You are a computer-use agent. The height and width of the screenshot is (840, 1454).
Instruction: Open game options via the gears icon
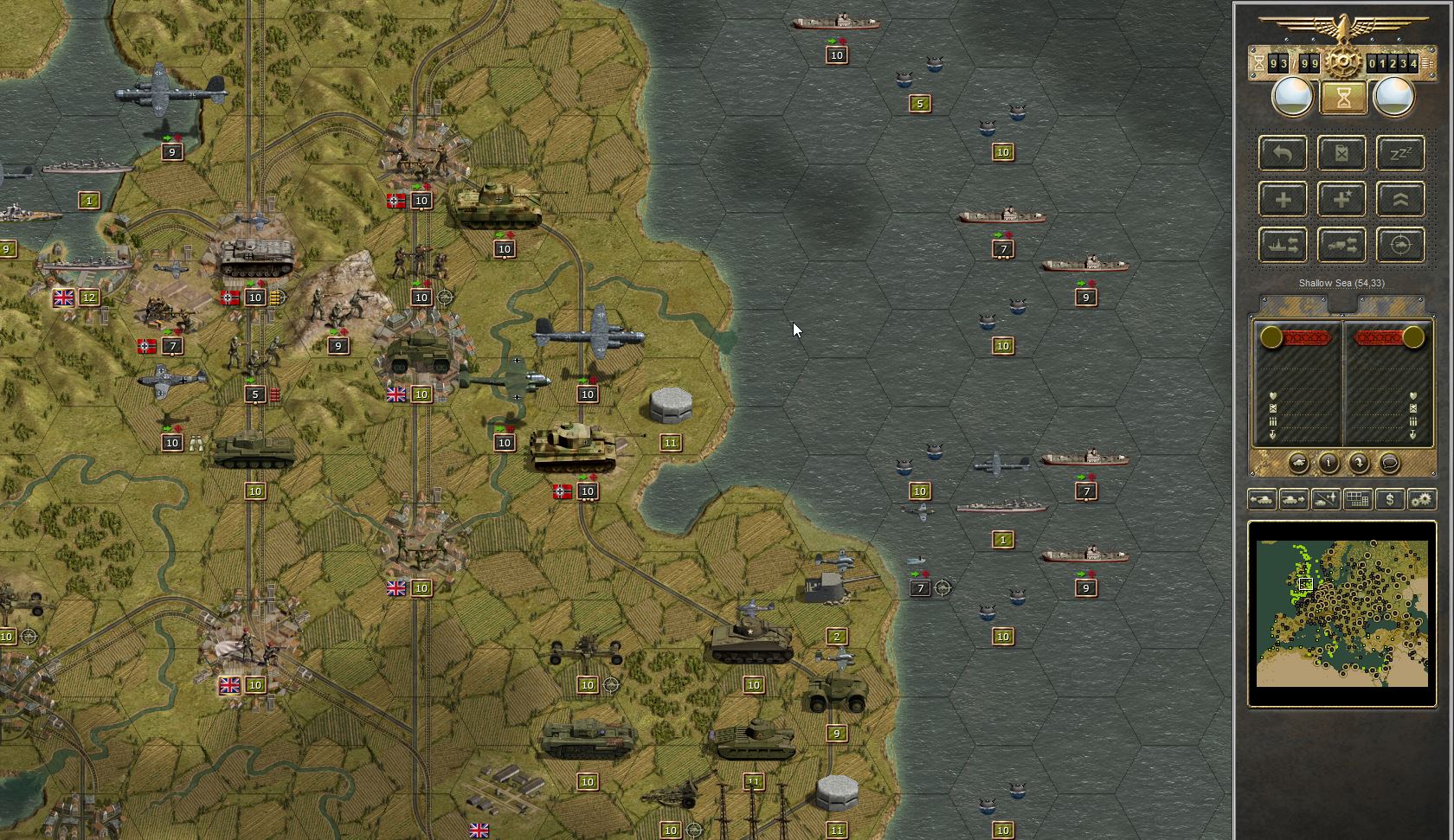tap(1421, 499)
